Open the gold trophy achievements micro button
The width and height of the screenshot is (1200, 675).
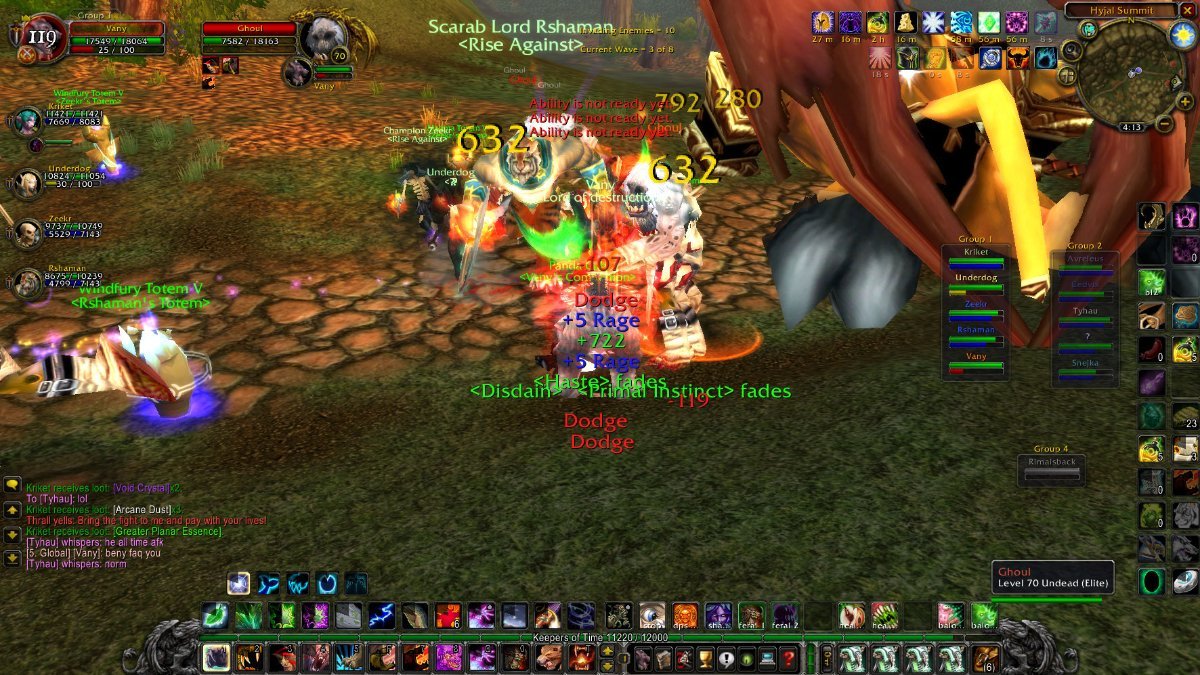(705, 658)
